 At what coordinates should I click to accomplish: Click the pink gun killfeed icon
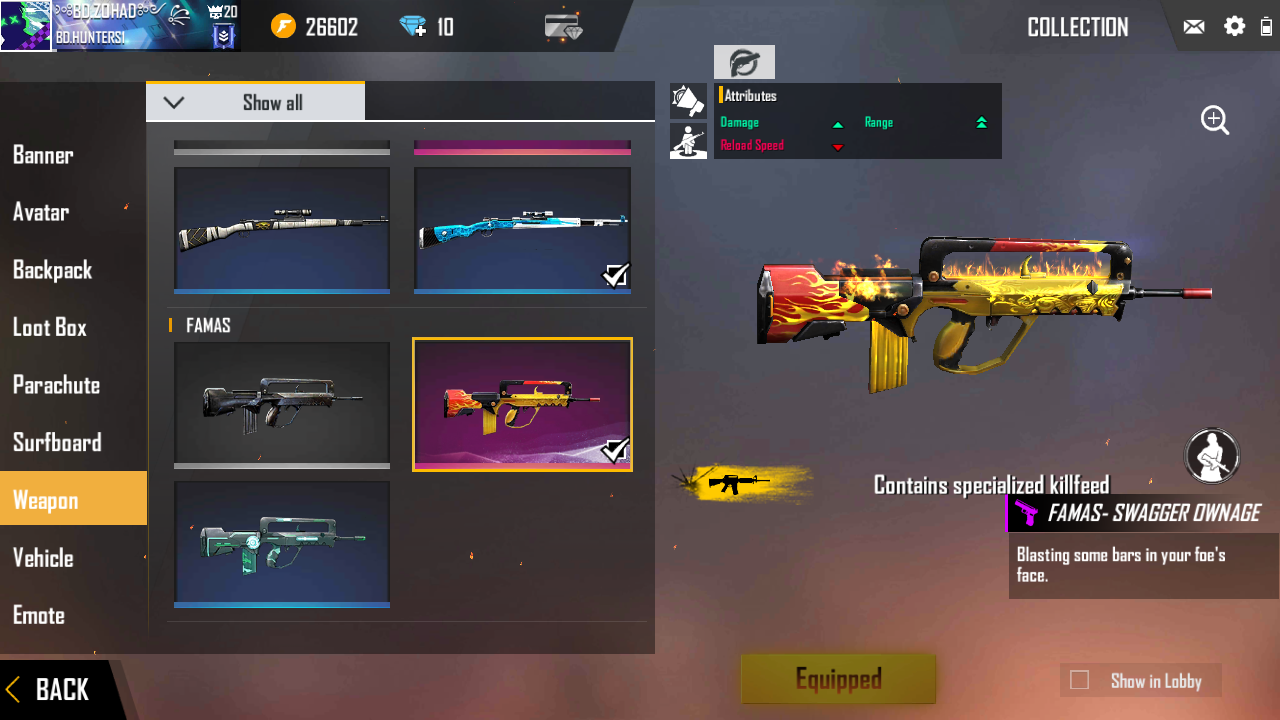click(x=1026, y=513)
